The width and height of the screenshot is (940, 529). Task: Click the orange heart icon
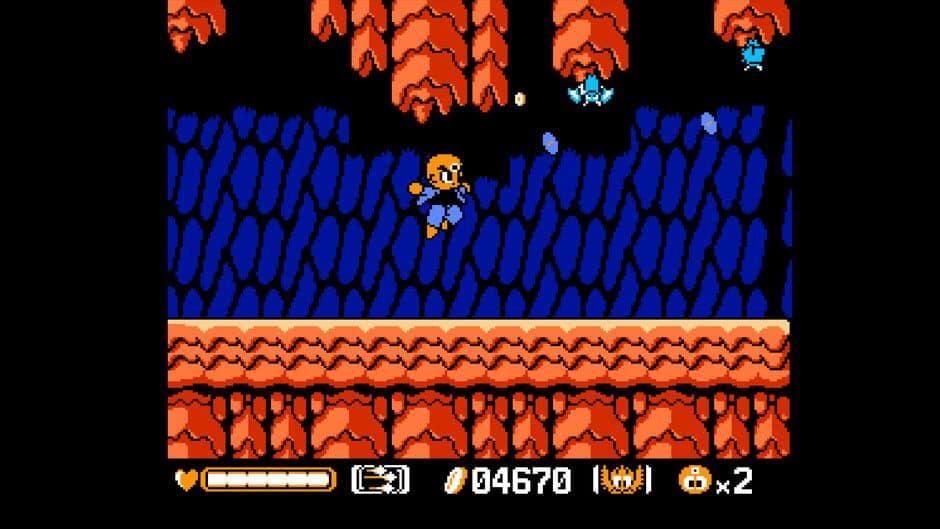[186, 480]
